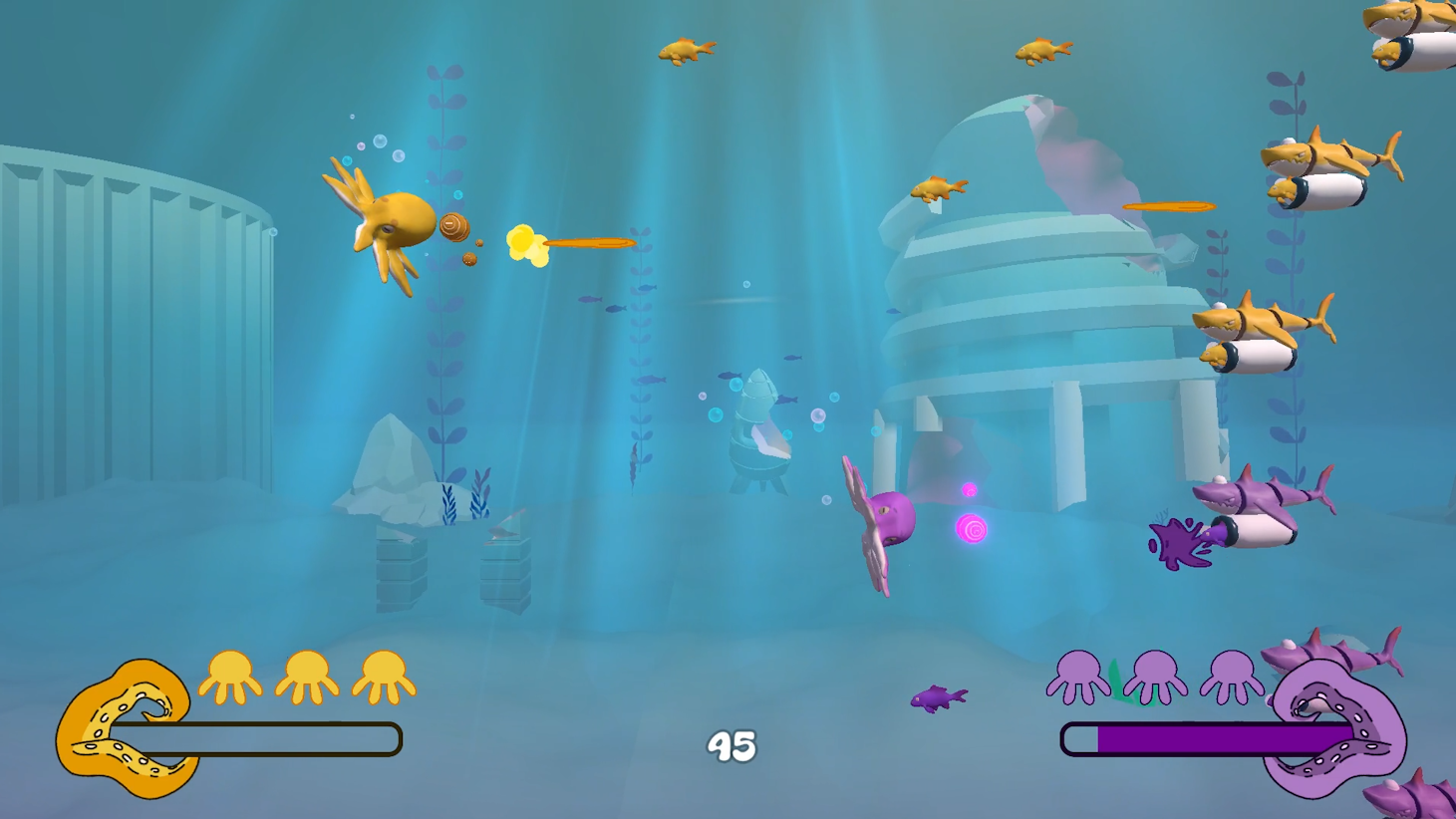Image resolution: width=1456 pixels, height=819 pixels.
Task: Click the third yellow octopus life icon
Action: [x=383, y=676]
